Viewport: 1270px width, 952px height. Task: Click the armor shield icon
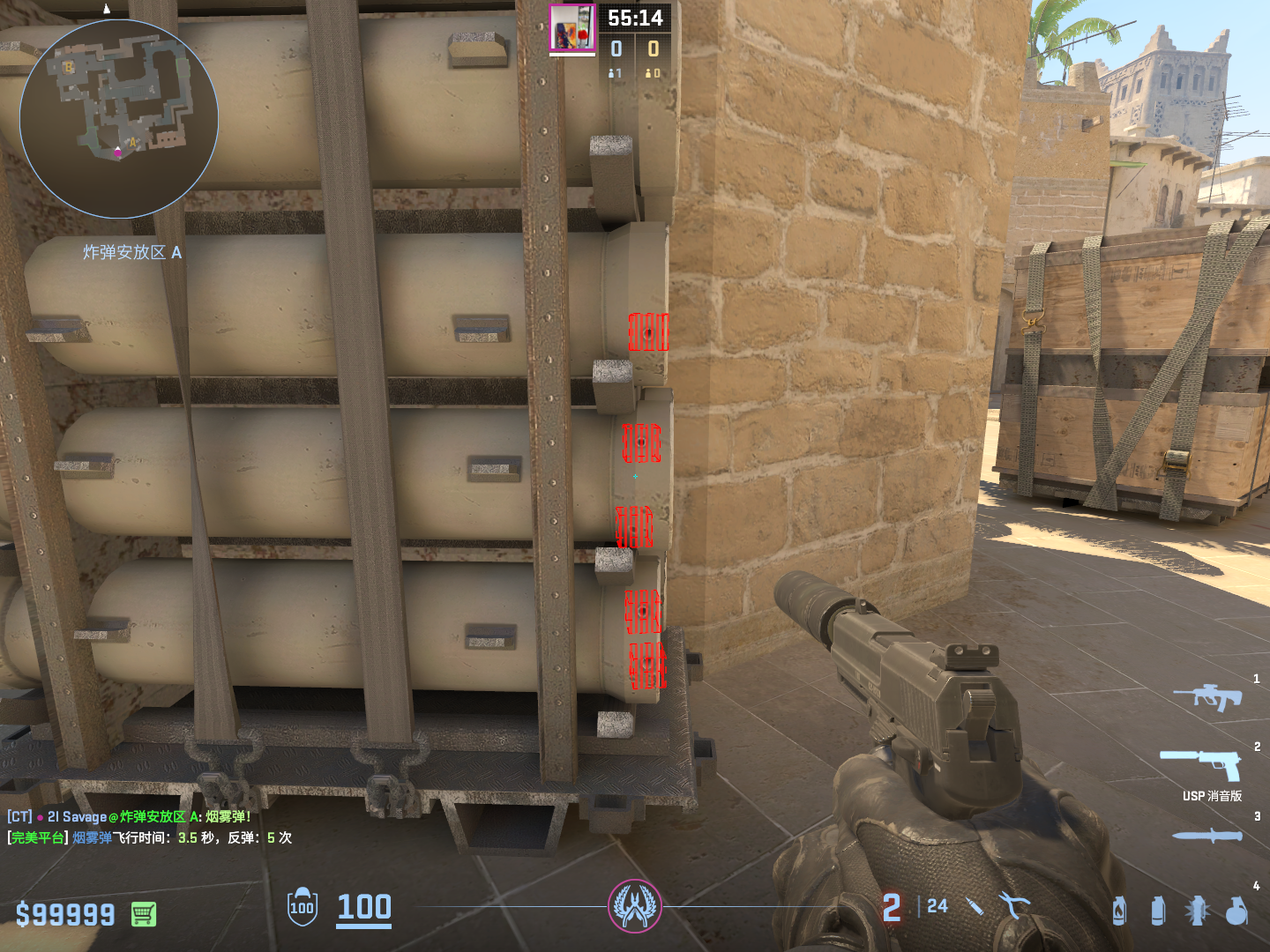click(303, 907)
